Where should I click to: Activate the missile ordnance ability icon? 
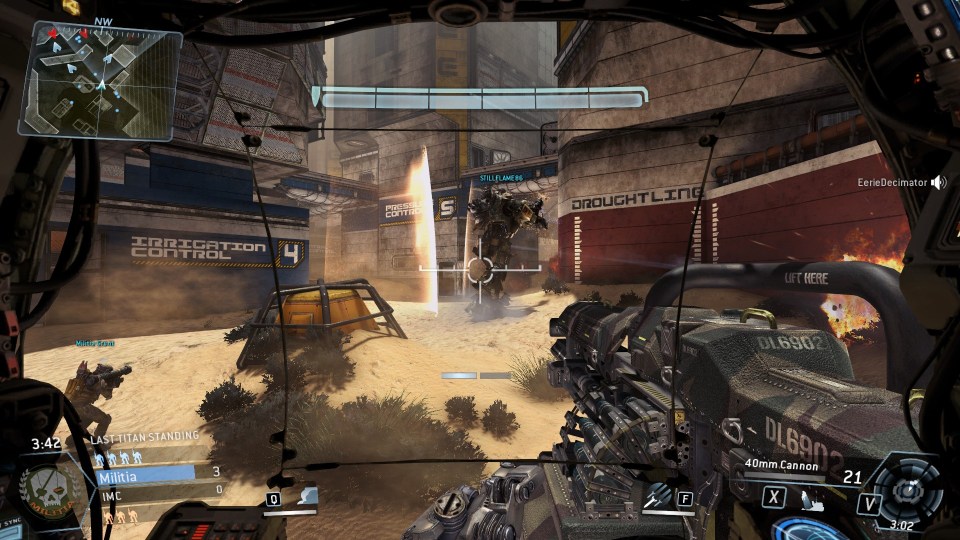(657, 496)
